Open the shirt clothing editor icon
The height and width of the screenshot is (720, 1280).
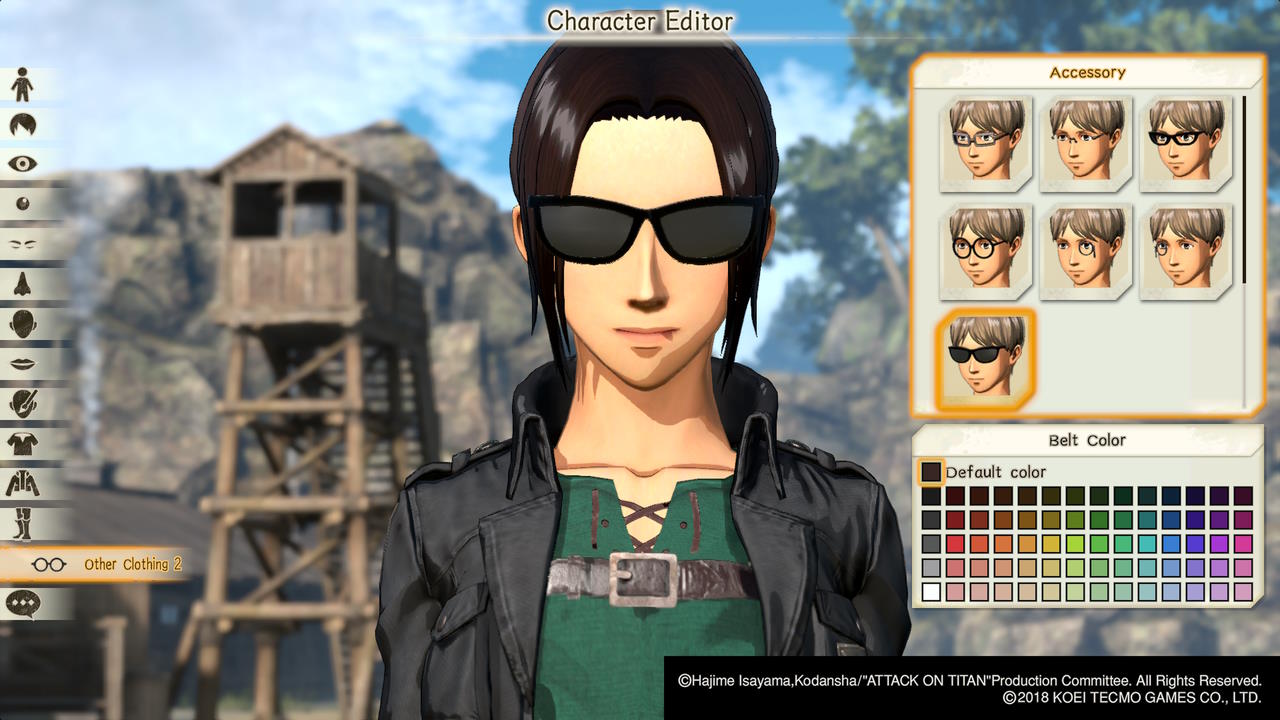click(22, 443)
